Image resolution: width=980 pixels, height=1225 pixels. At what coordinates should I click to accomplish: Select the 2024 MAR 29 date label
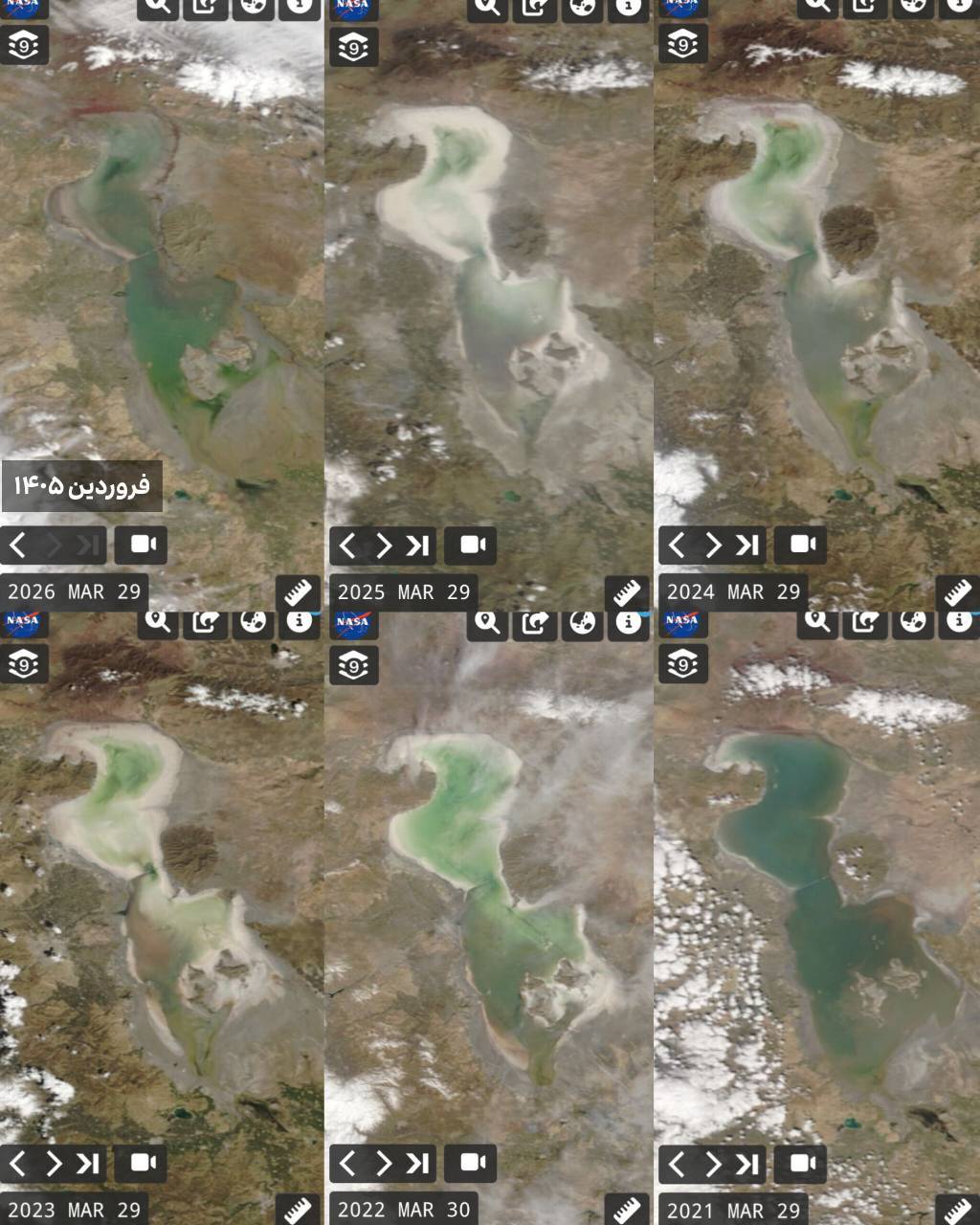[733, 592]
